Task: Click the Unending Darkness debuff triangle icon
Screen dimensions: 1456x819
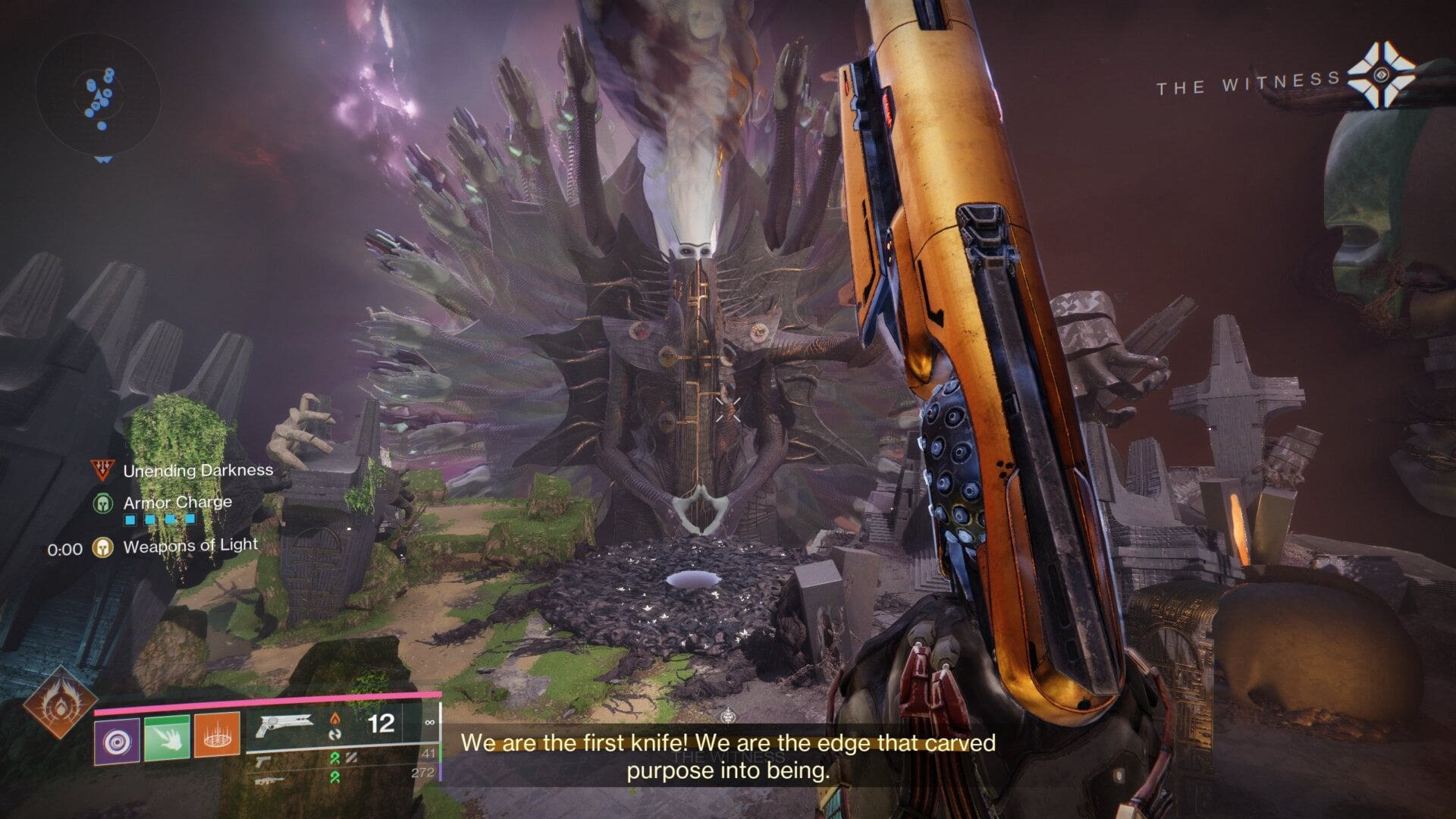Action: coord(105,470)
